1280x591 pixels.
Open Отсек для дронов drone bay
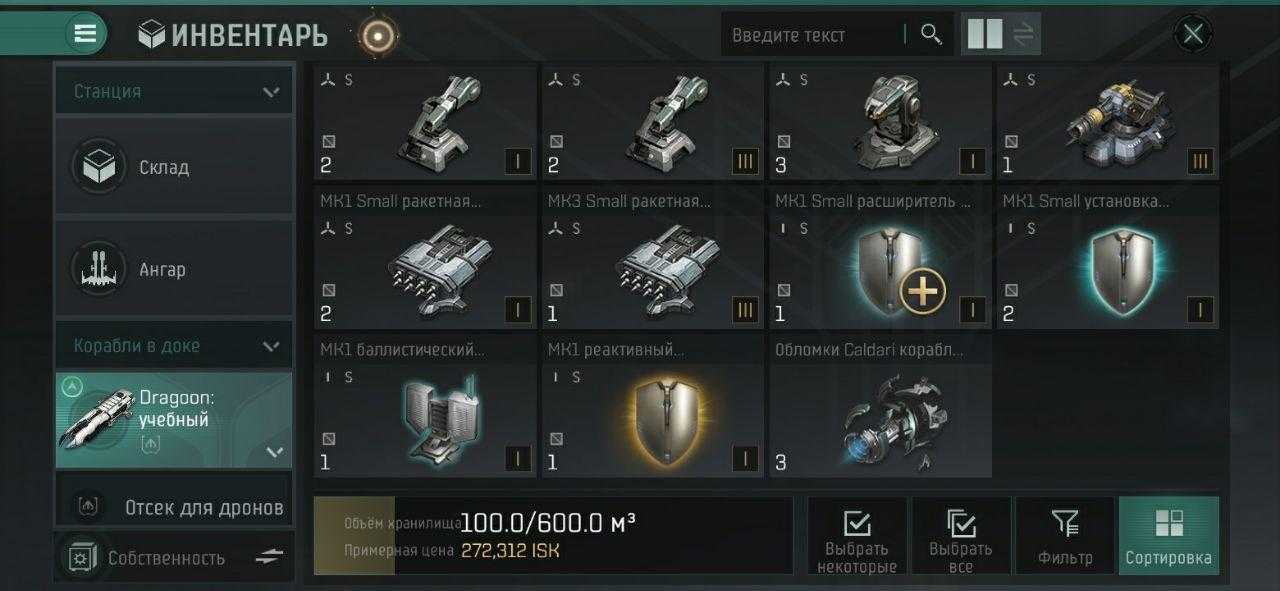(174, 507)
